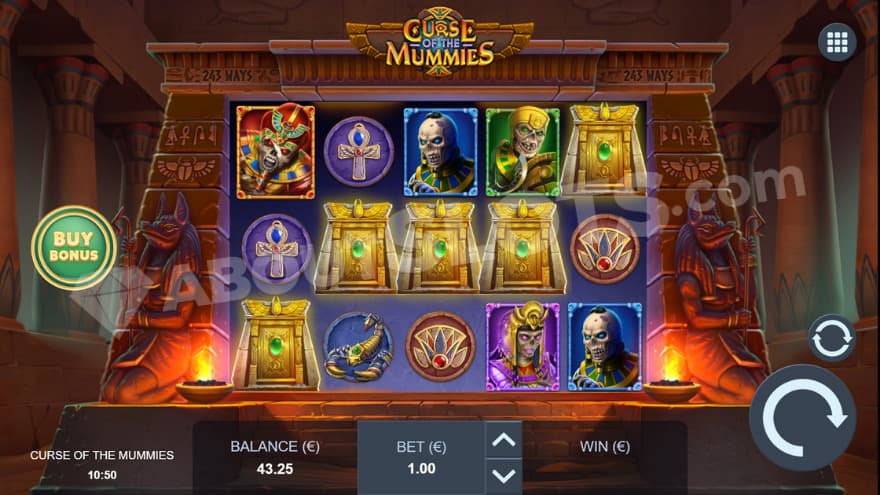Spin the reels with the big arrow button
The image size is (880, 495).
tap(803, 417)
